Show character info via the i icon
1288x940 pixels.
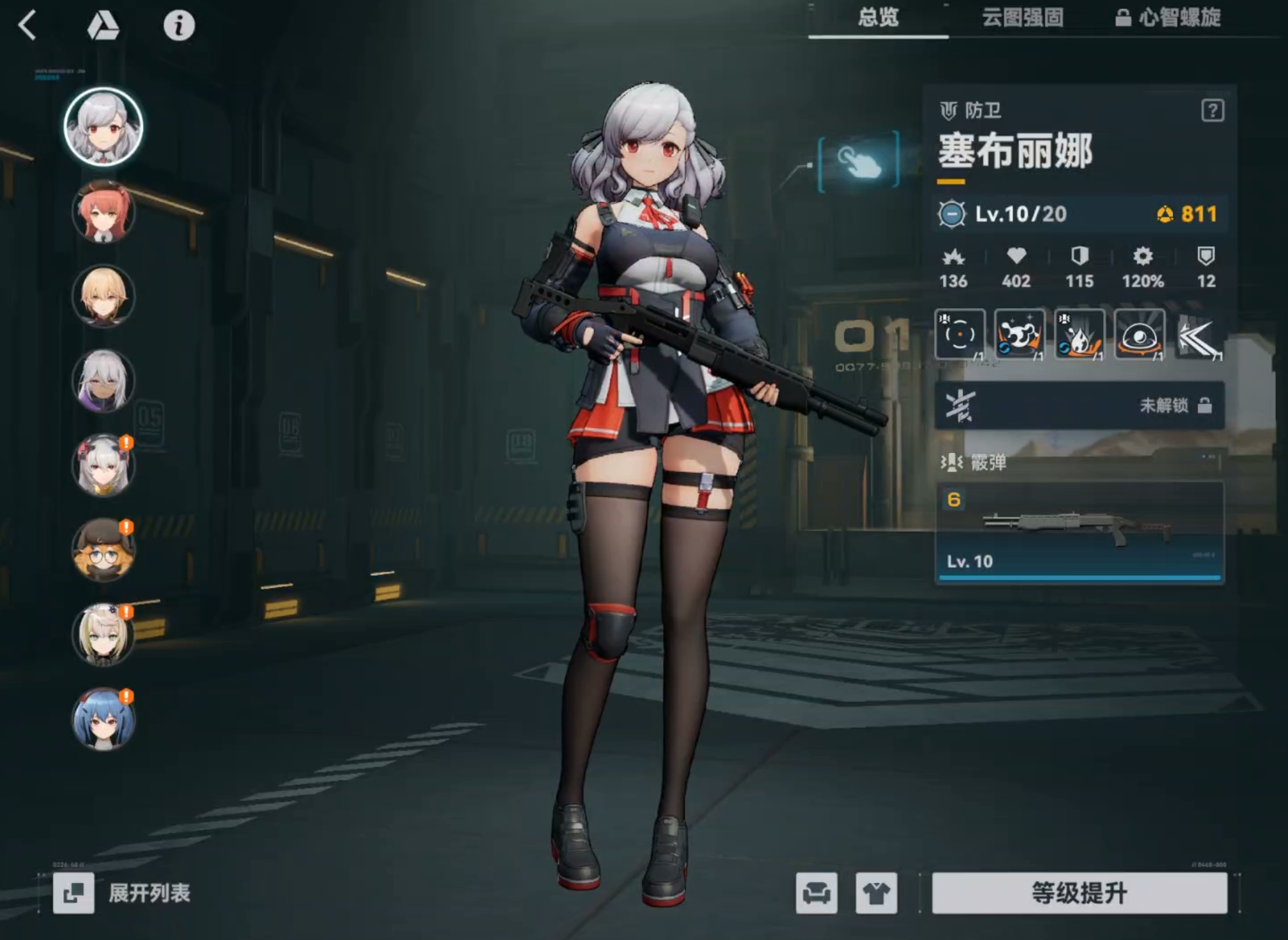click(179, 26)
